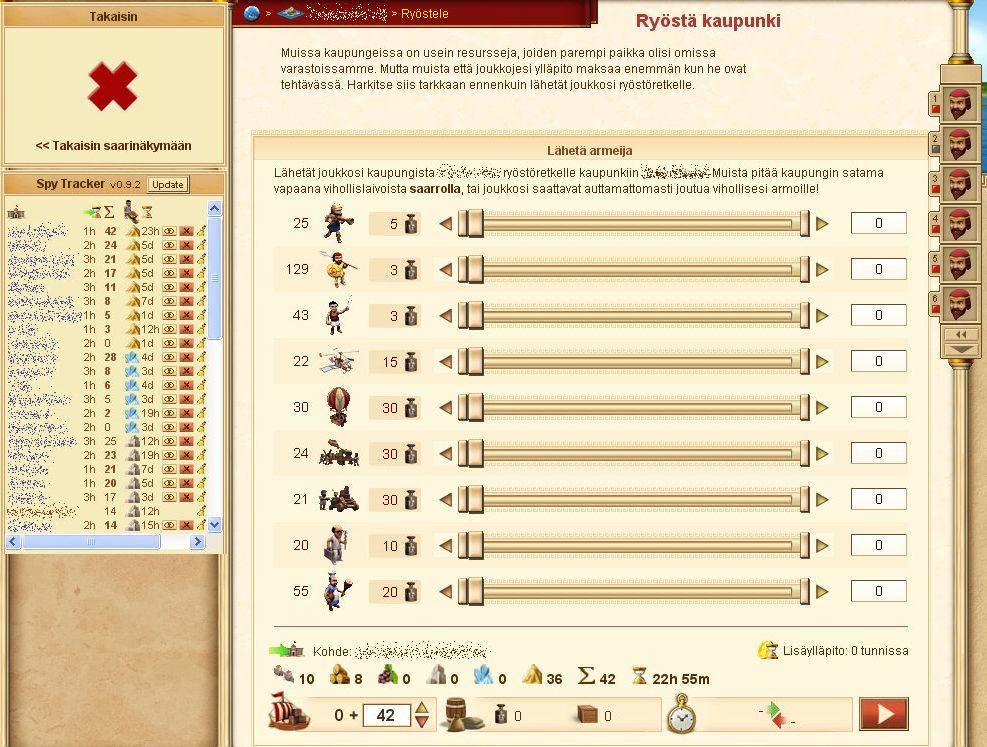Send the army with the red arrow button
This screenshot has height=747, width=987.
point(884,715)
